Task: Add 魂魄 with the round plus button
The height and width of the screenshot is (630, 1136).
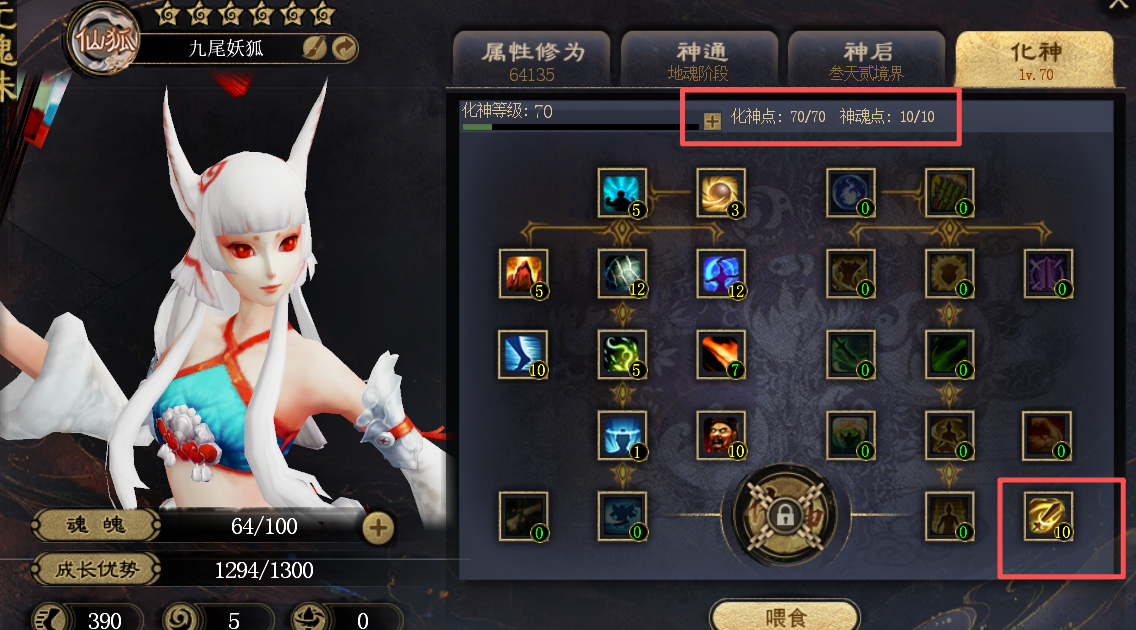Action: point(378,527)
